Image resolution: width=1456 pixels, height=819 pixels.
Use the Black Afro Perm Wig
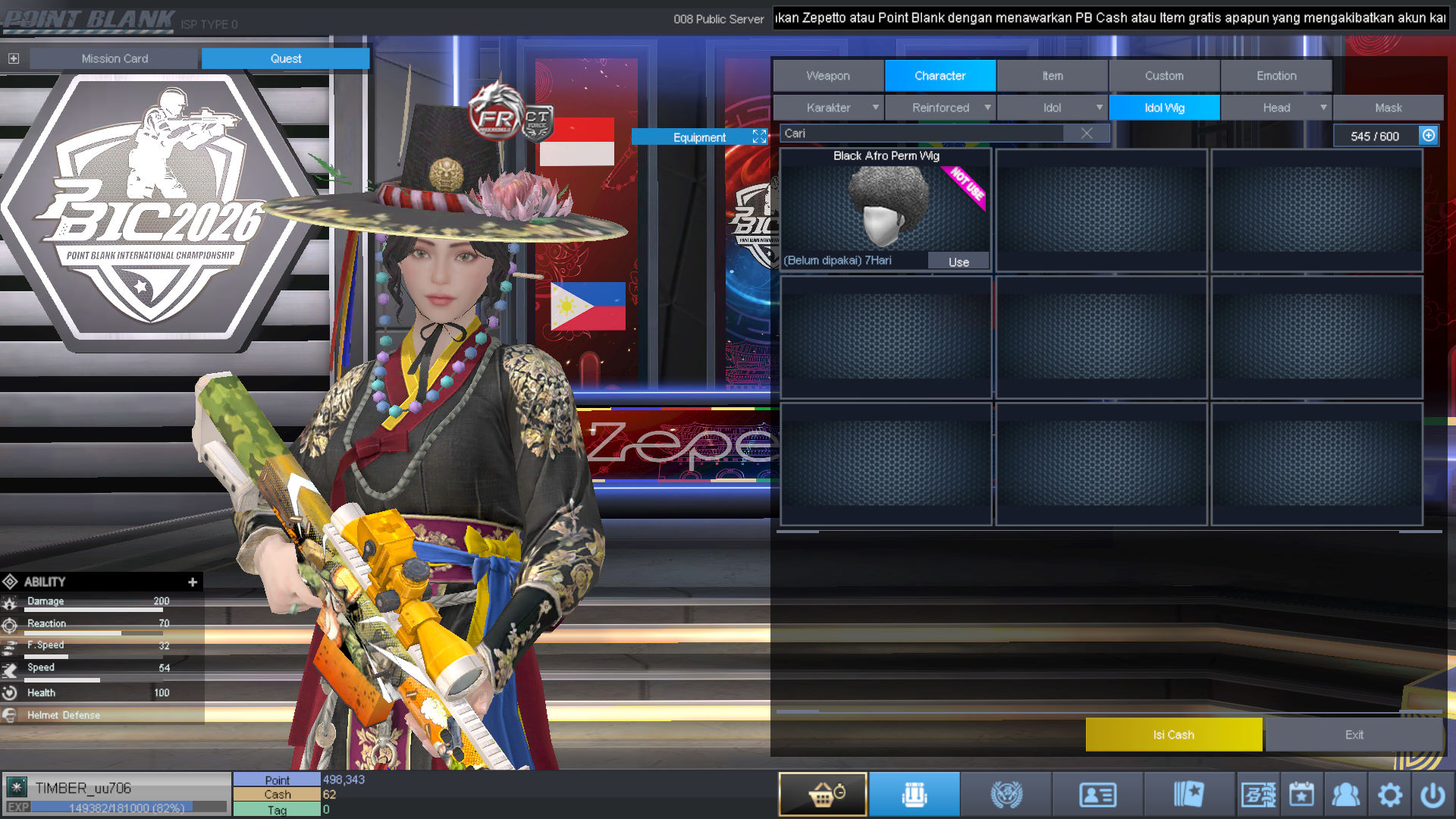(959, 262)
